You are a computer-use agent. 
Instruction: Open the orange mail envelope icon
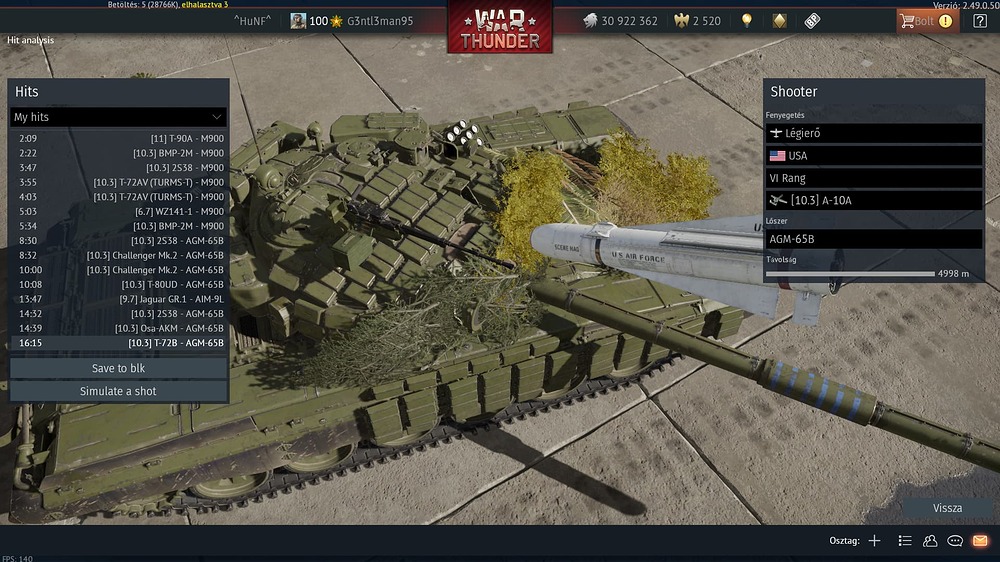coord(980,541)
